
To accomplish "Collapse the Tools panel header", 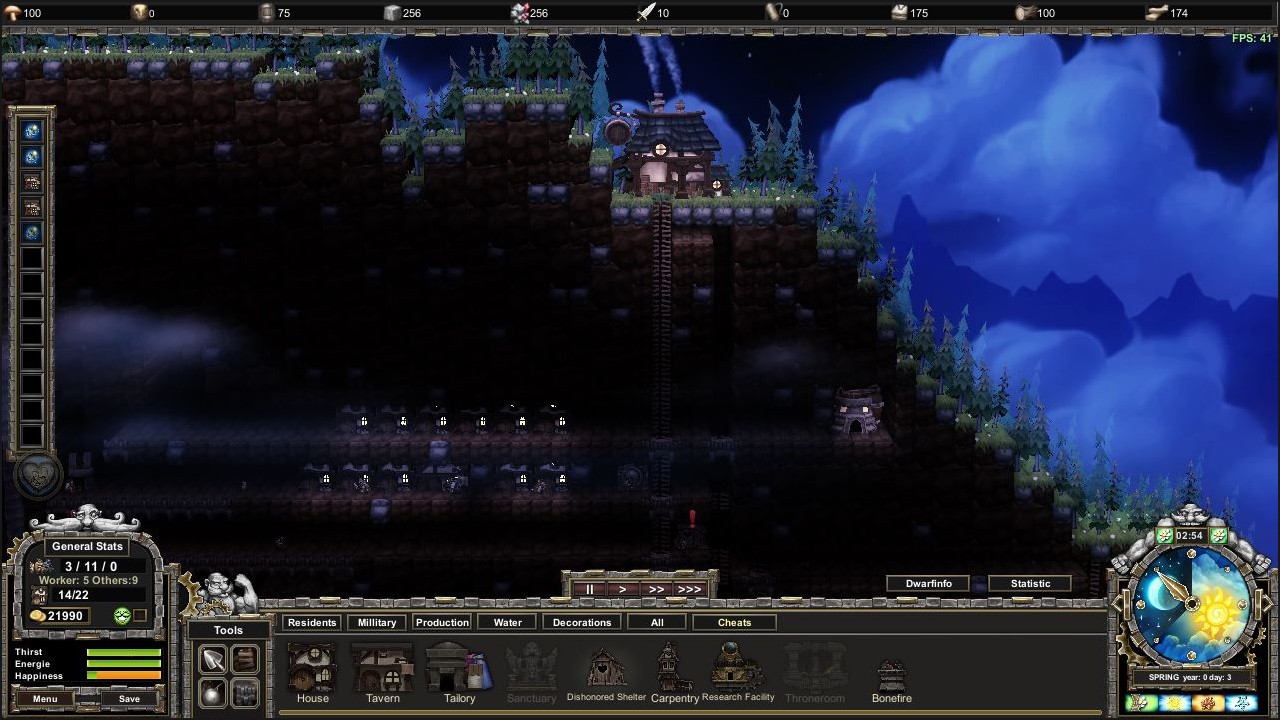I will pos(227,631).
